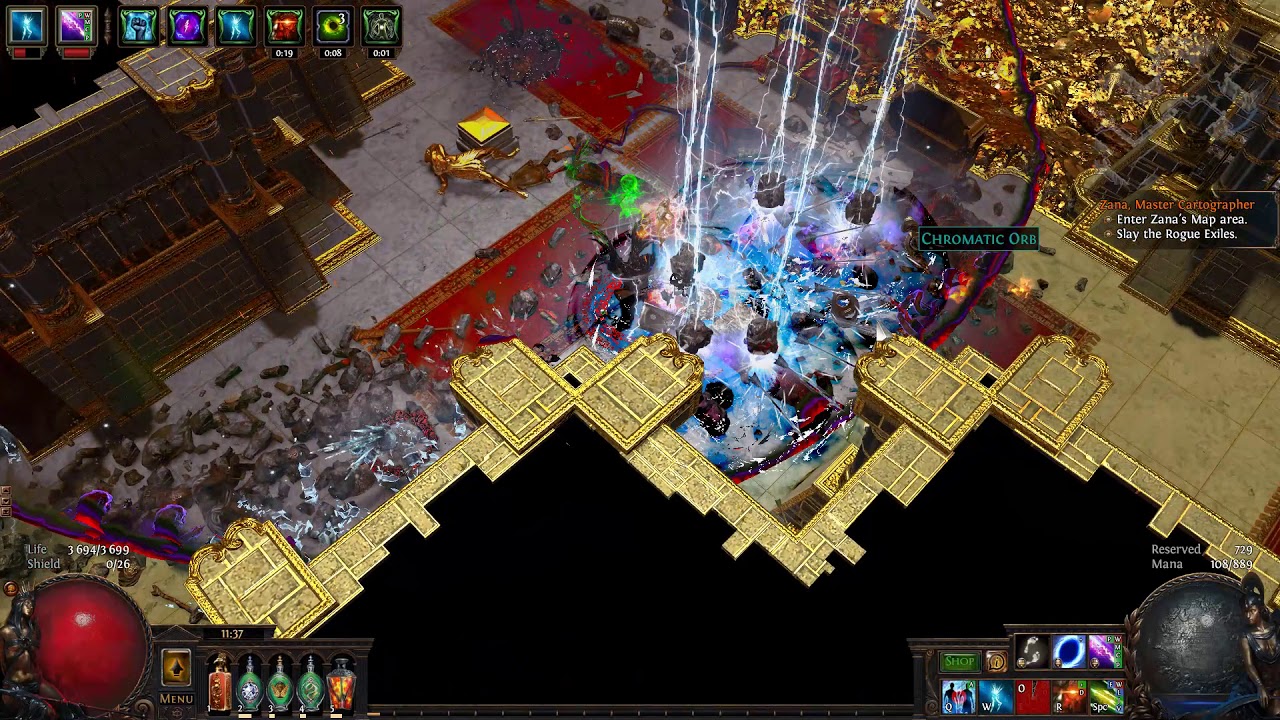
Task: Open the green Shop button
Action: (x=959, y=661)
